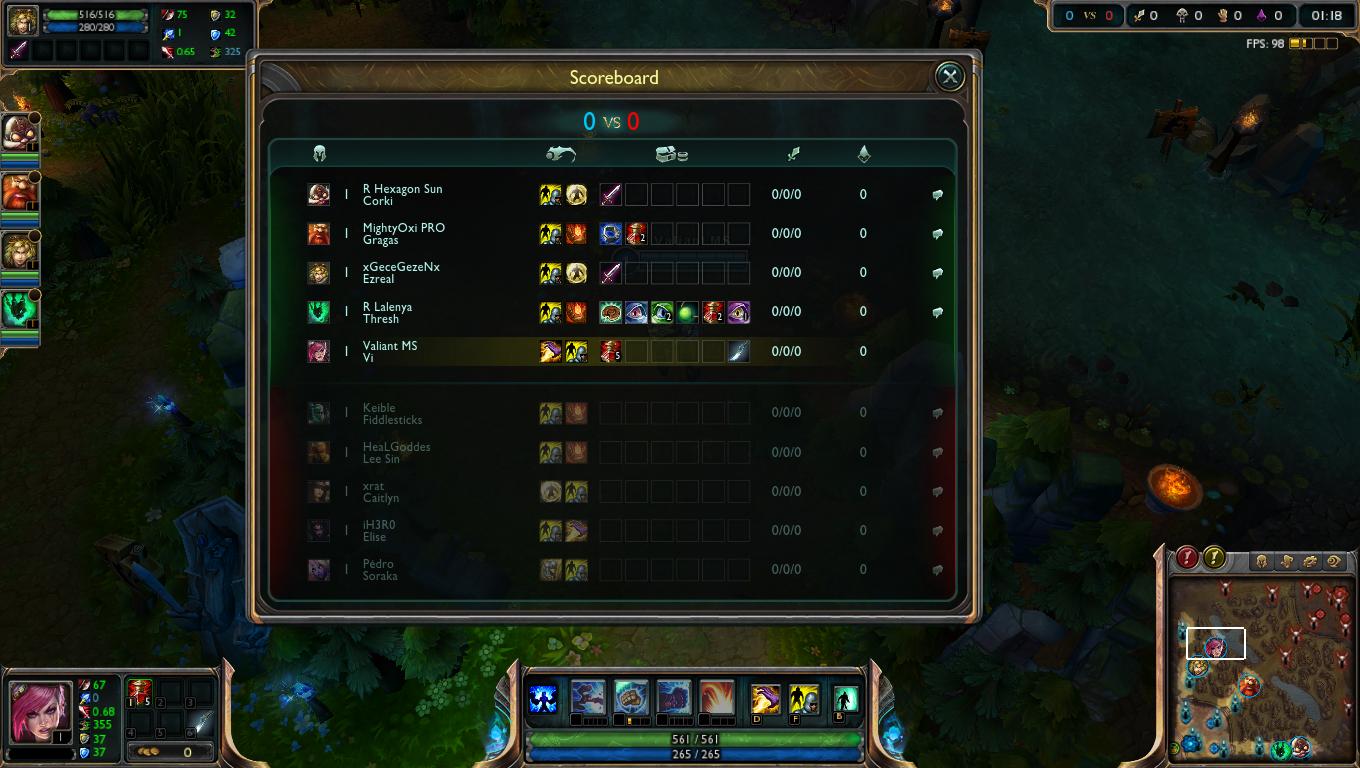Viewport: 1360px width, 768px height.
Task: Click the yellow exclamation alert ping button
Action: (x=1214, y=557)
